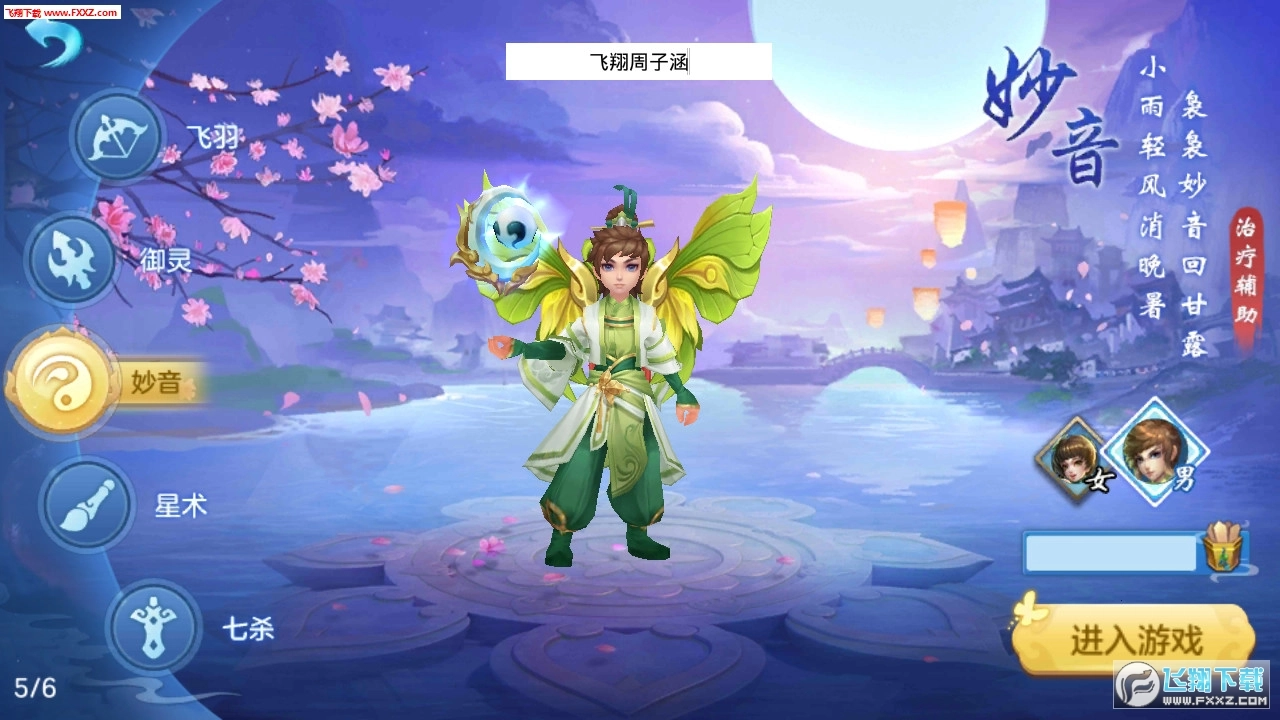Click the blue name input field
Image resolution: width=1280 pixels, height=720 pixels.
pos(1110,553)
